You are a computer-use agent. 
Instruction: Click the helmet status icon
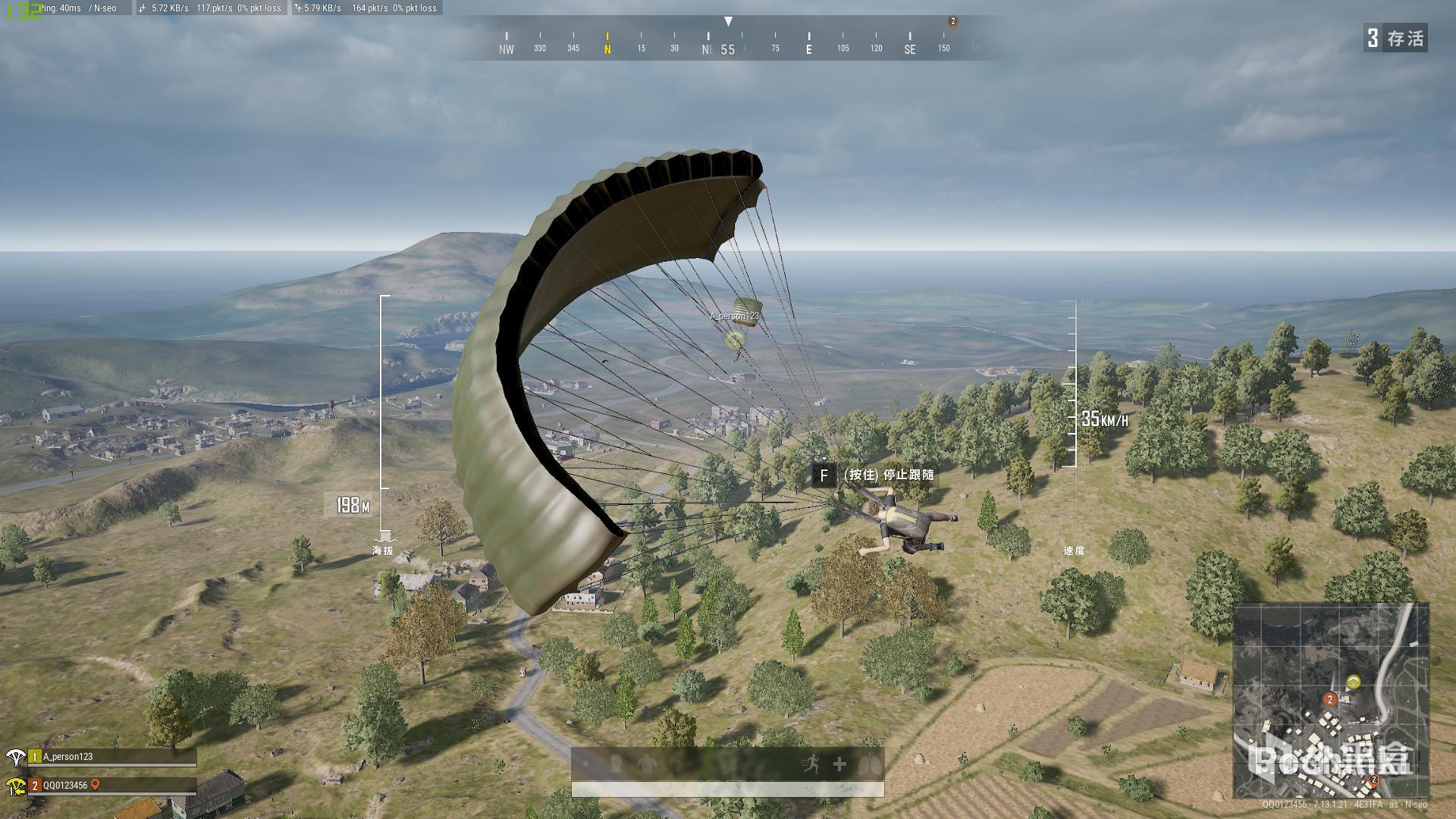[617, 763]
